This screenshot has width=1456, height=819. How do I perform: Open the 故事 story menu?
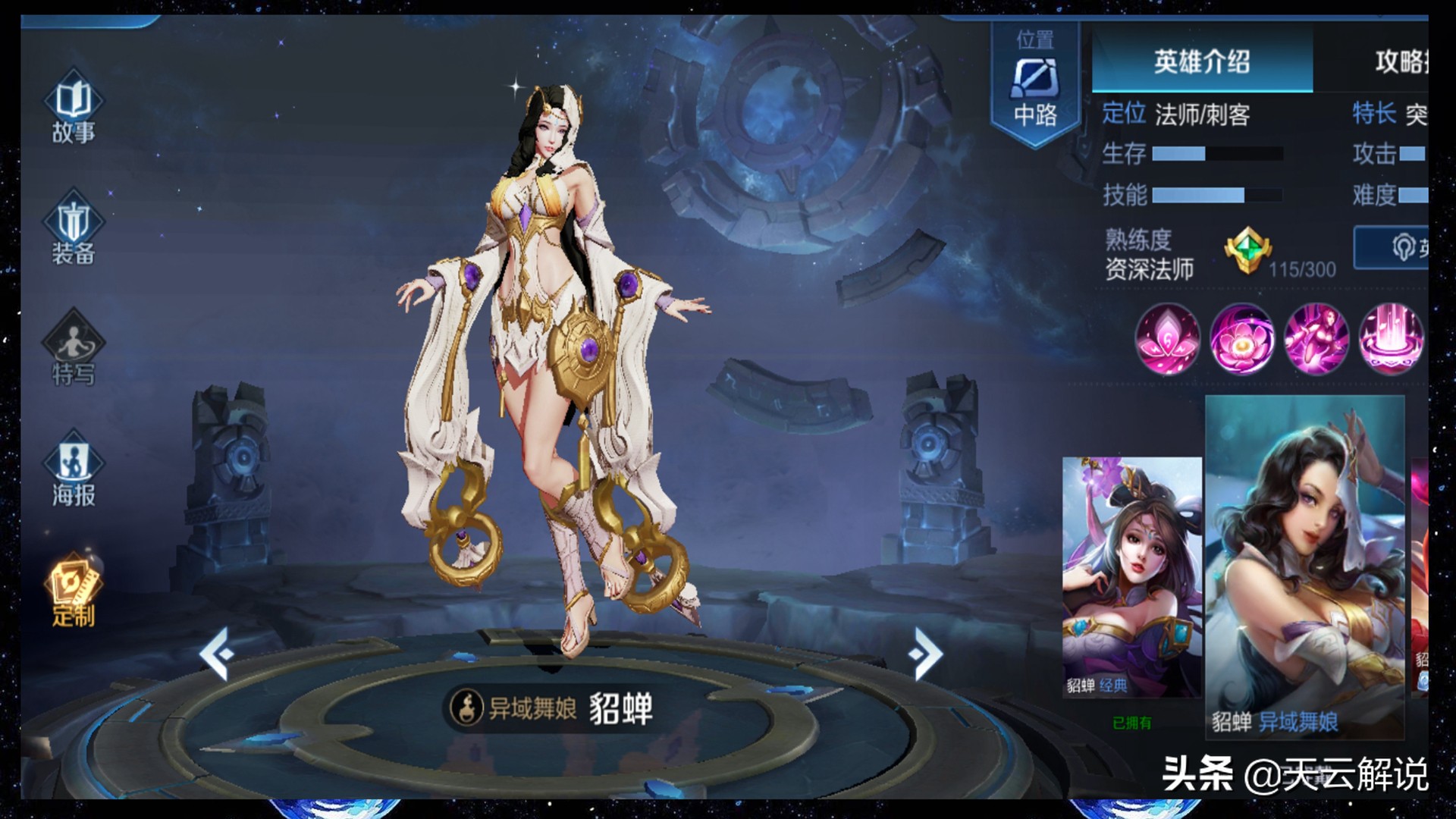(x=73, y=108)
